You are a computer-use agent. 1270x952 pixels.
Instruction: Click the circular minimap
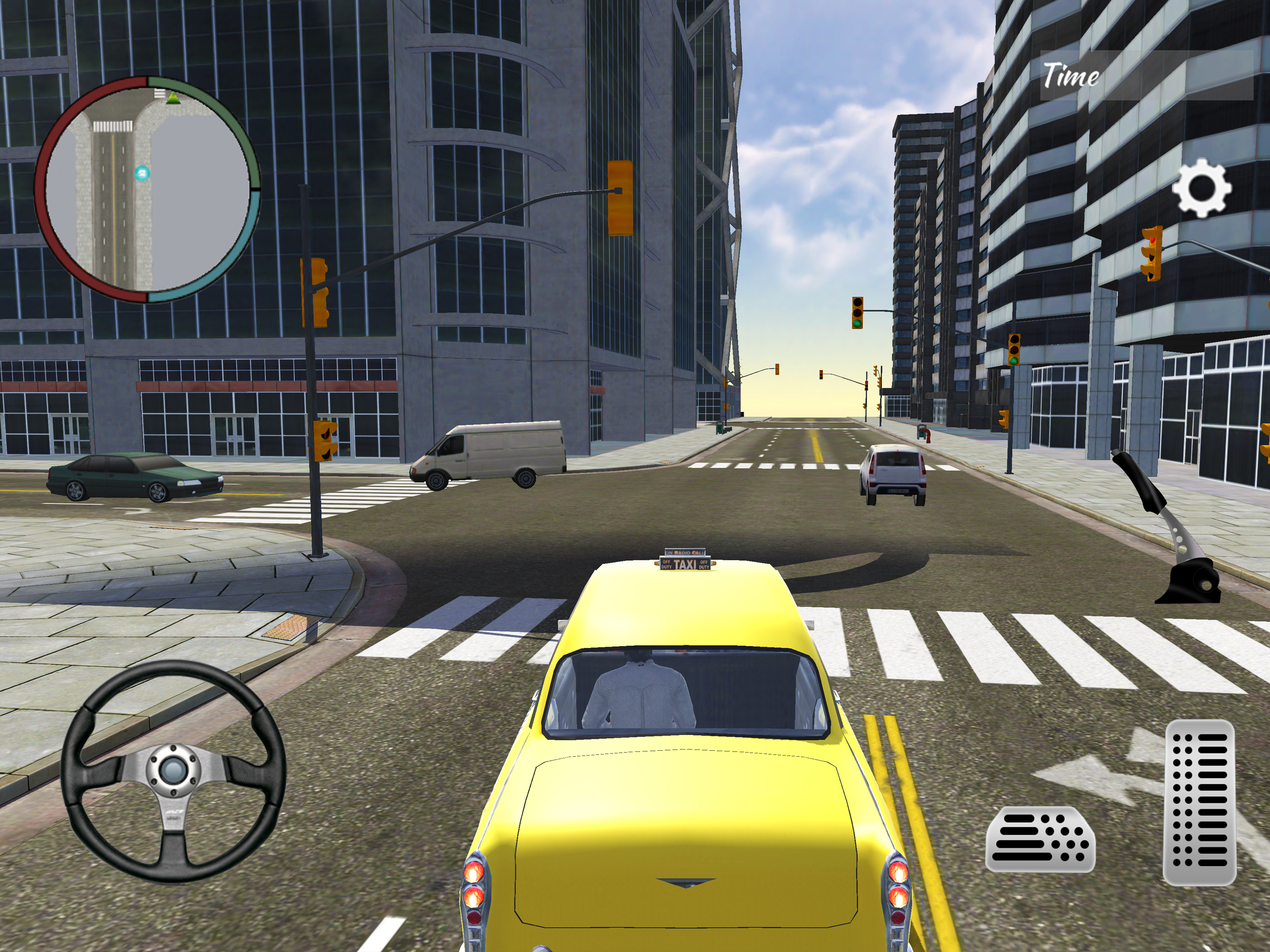147,190
